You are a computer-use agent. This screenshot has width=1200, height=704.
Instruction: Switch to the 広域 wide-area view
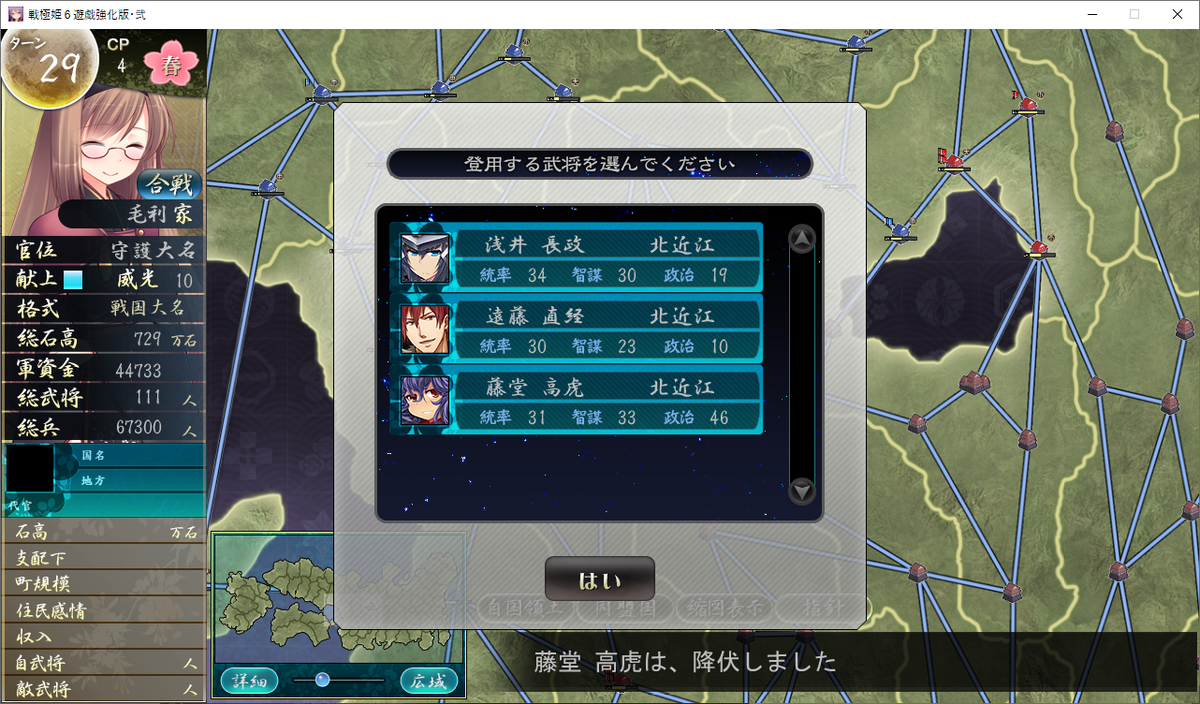431,681
